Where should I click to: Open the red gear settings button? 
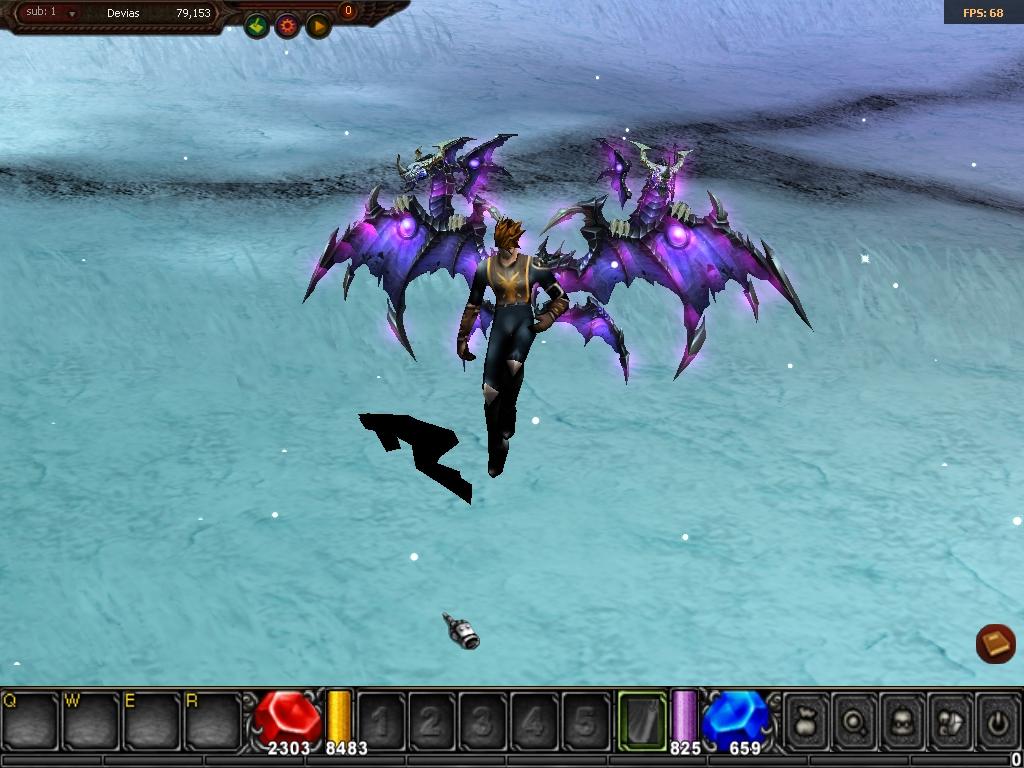point(288,26)
